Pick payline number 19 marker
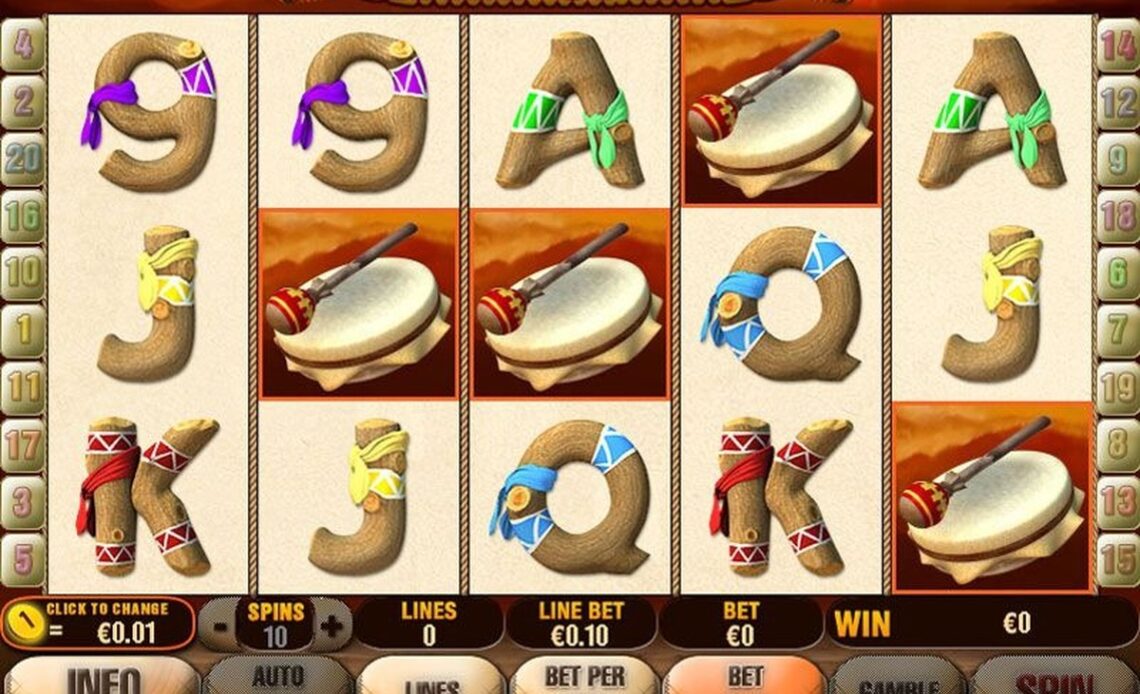 pos(1117,385)
